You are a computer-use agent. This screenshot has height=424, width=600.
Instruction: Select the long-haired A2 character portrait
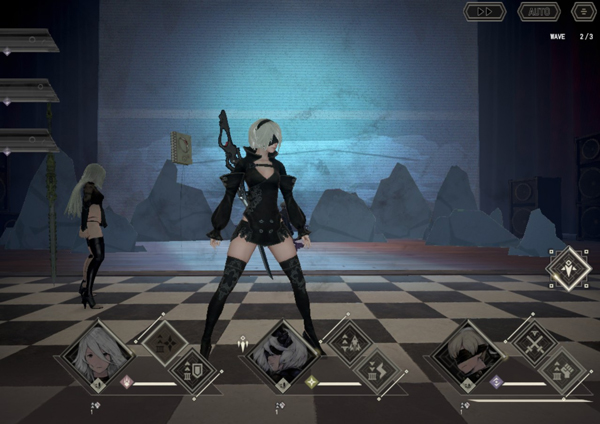point(99,355)
